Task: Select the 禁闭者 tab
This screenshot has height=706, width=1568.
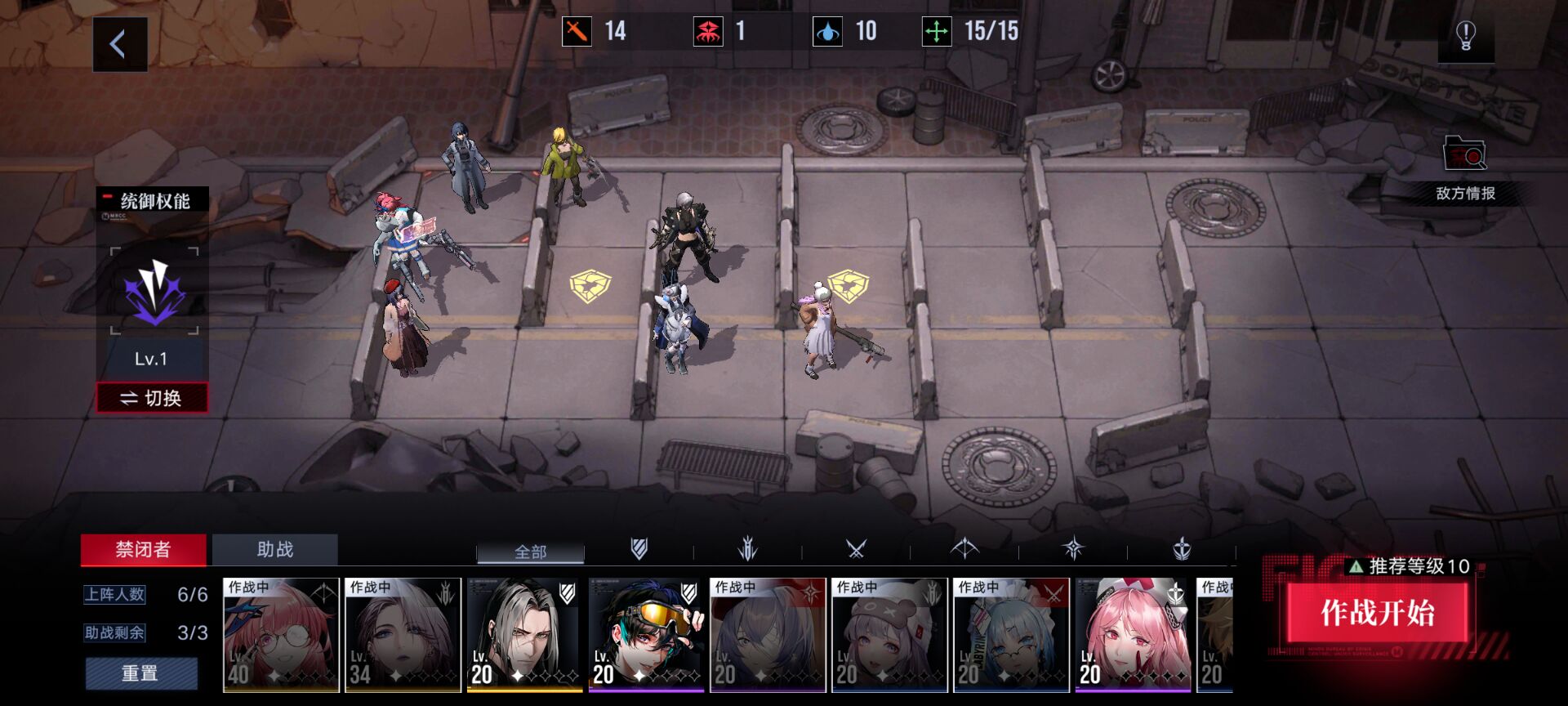Action: tap(143, 550)
